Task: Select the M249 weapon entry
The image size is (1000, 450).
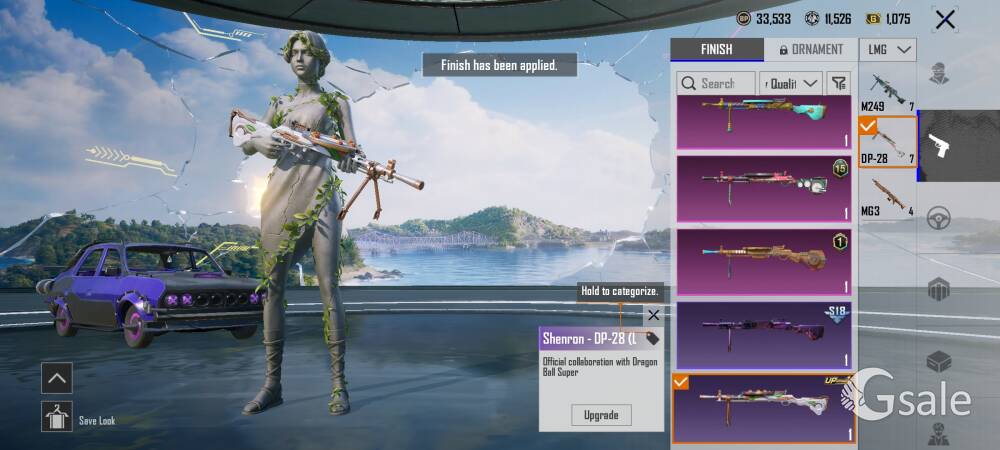Action: pyautogui.click(x=887, y=91)
